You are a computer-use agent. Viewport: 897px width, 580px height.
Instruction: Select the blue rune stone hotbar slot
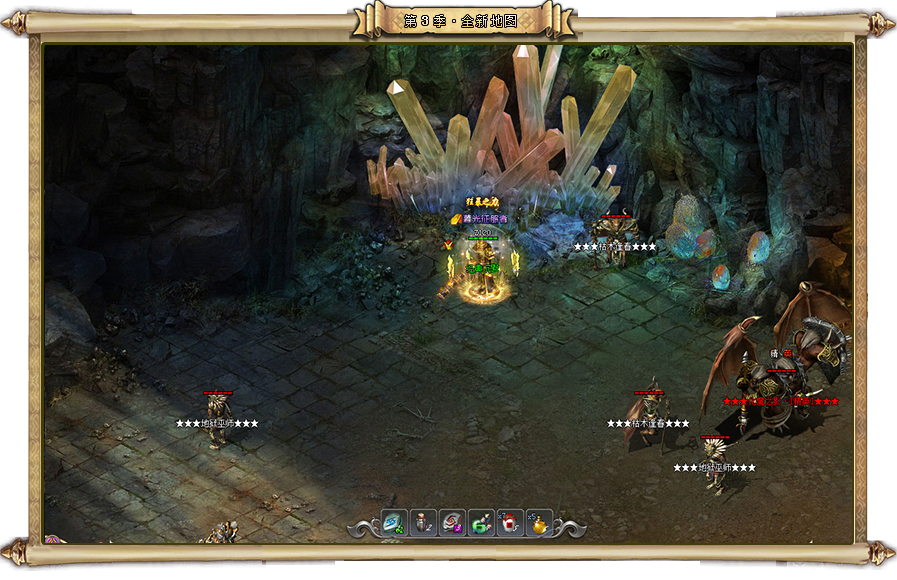click(394, 522)
